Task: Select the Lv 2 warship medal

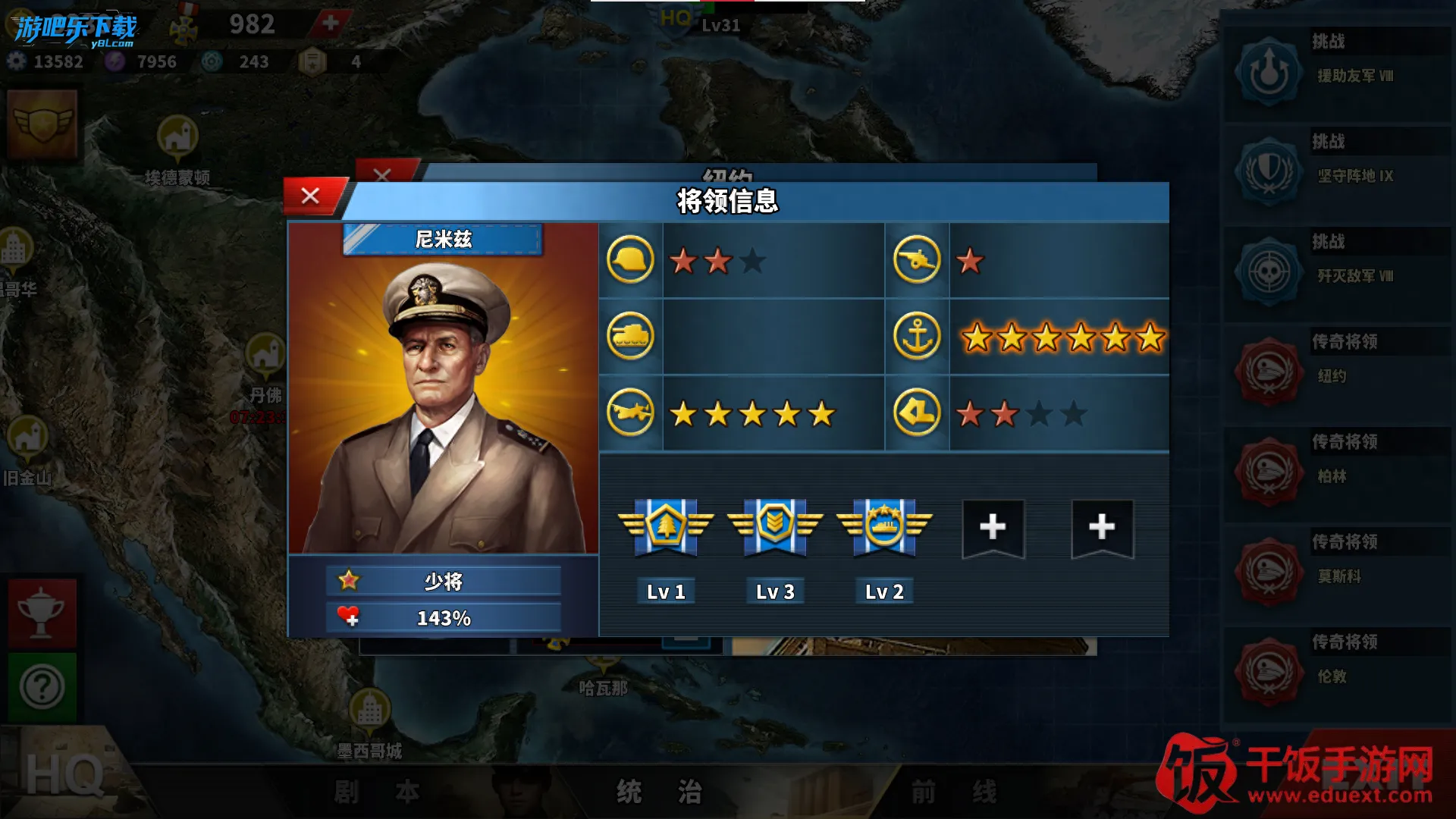Action: coord(884,526)
